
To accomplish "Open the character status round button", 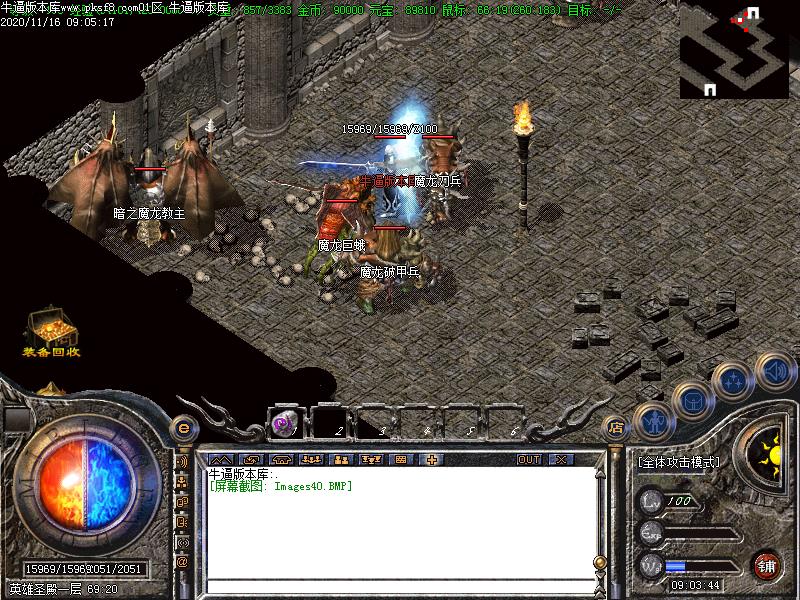I will click(x=653, y=422).
